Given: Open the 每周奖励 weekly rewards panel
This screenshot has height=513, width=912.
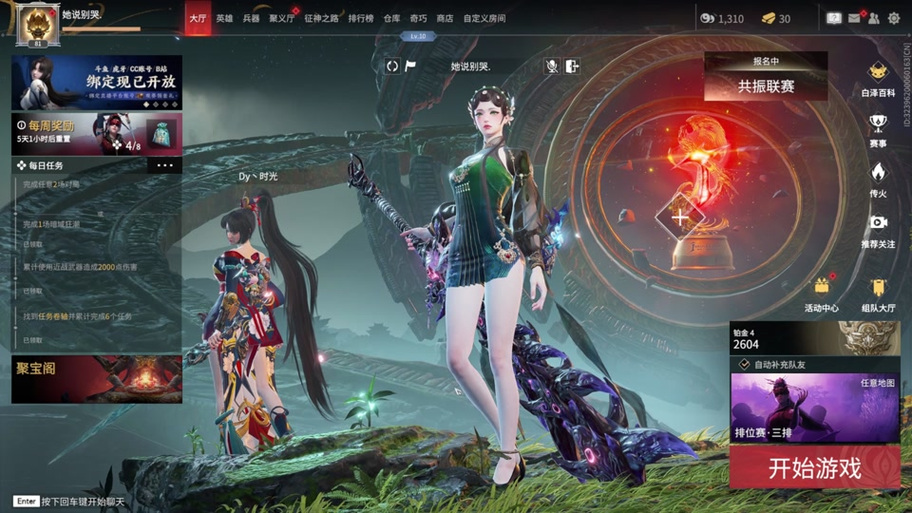Looking at the screenshot, I should (x=96, y=135).
